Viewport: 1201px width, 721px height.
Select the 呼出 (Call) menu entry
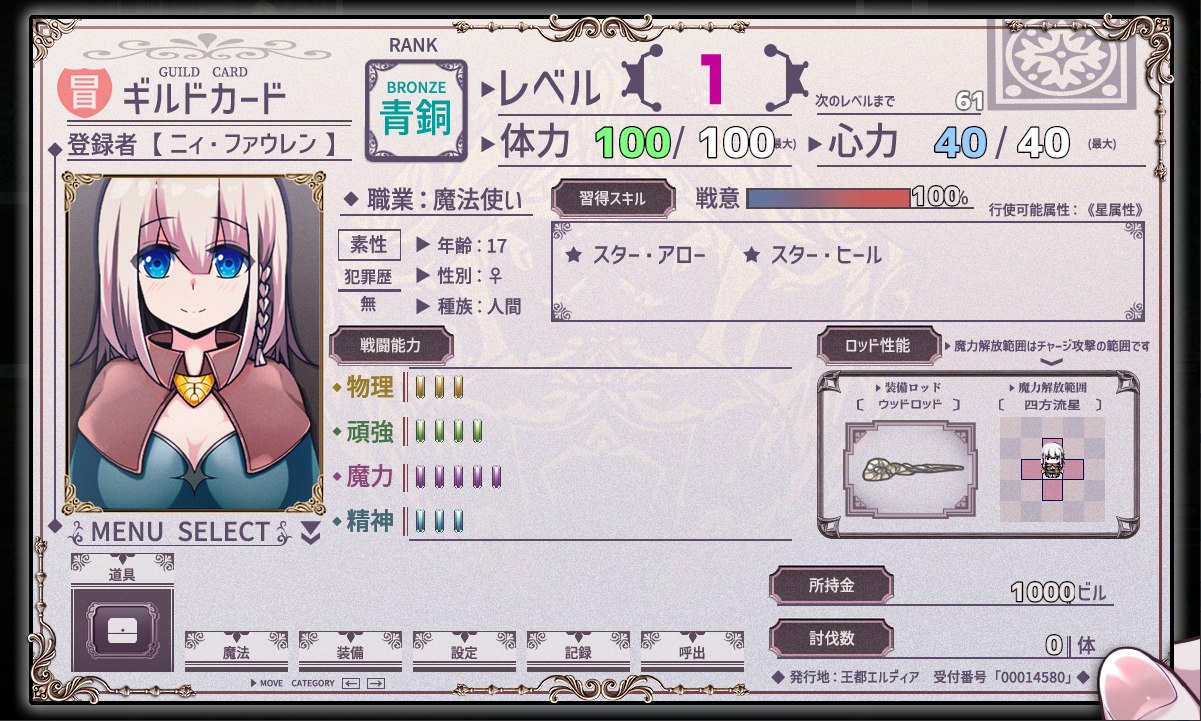692,652
